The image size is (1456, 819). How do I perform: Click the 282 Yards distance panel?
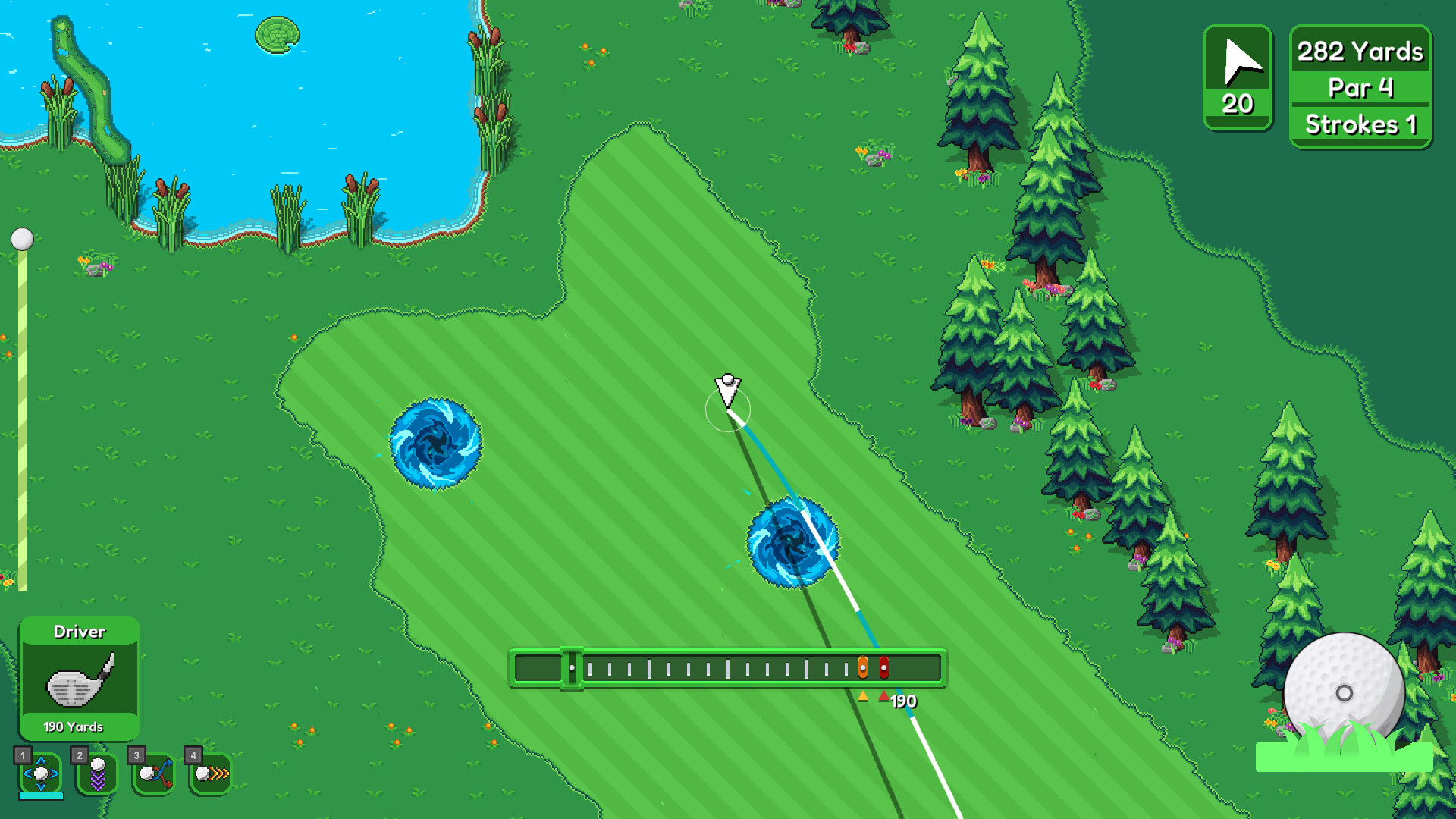tap(1359, 52)
